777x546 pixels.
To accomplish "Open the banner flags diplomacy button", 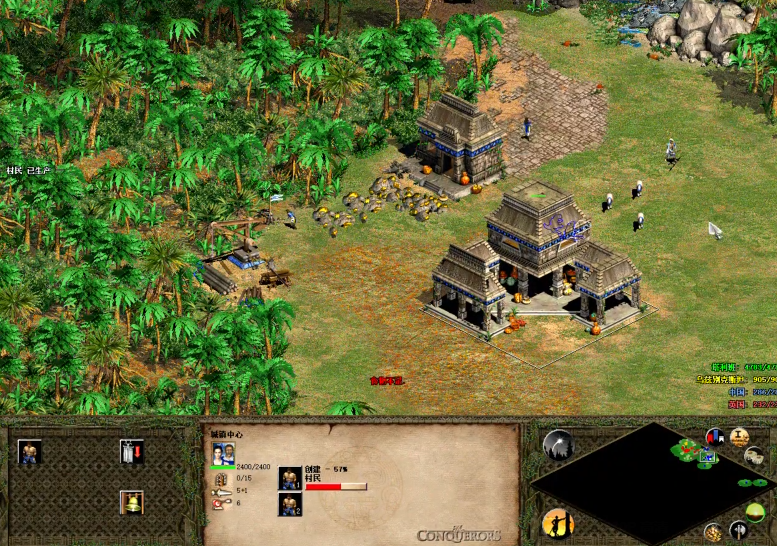I will pyautogui.click(x=715, y=438).
